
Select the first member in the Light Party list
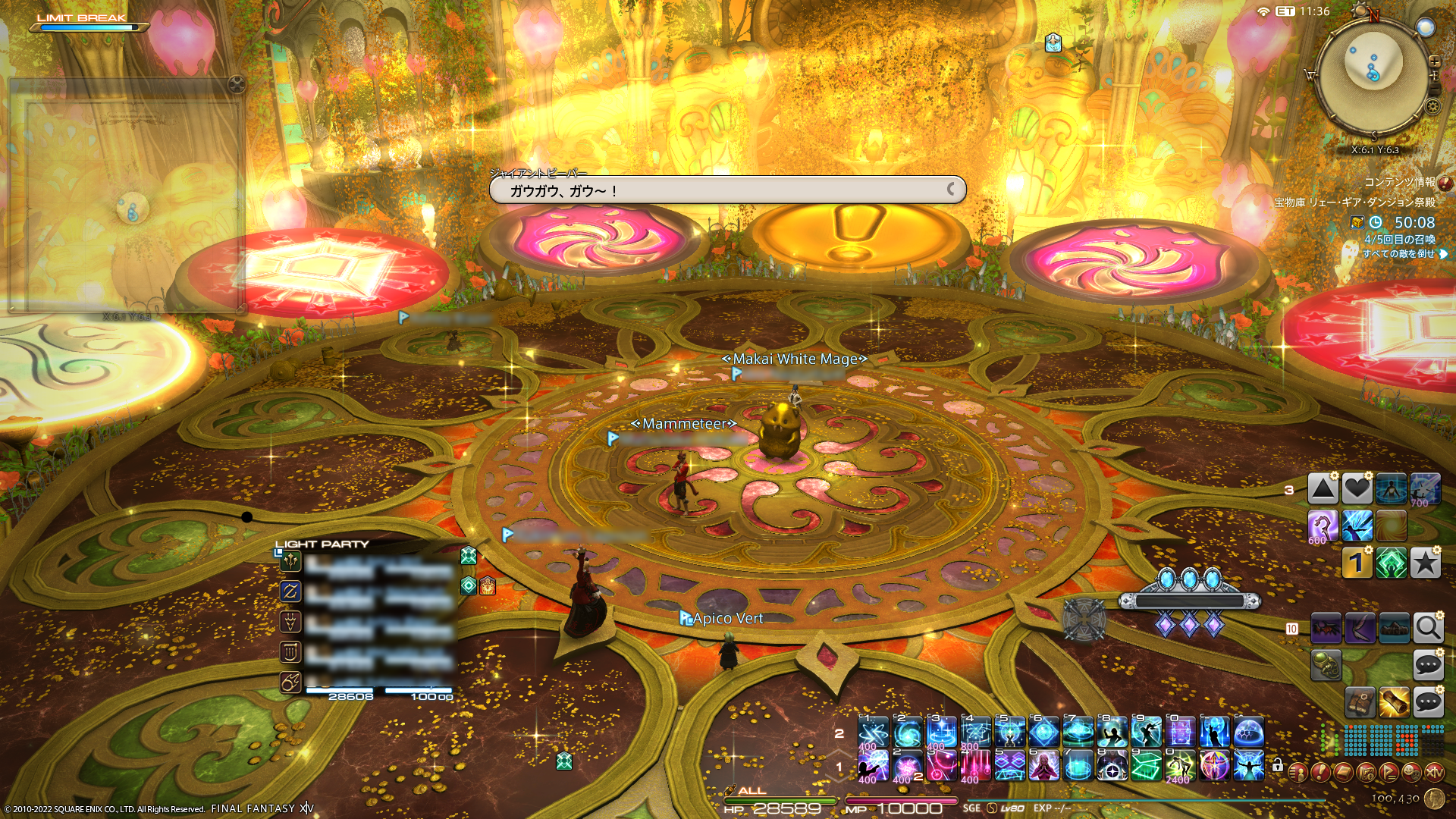pos(372,563)
